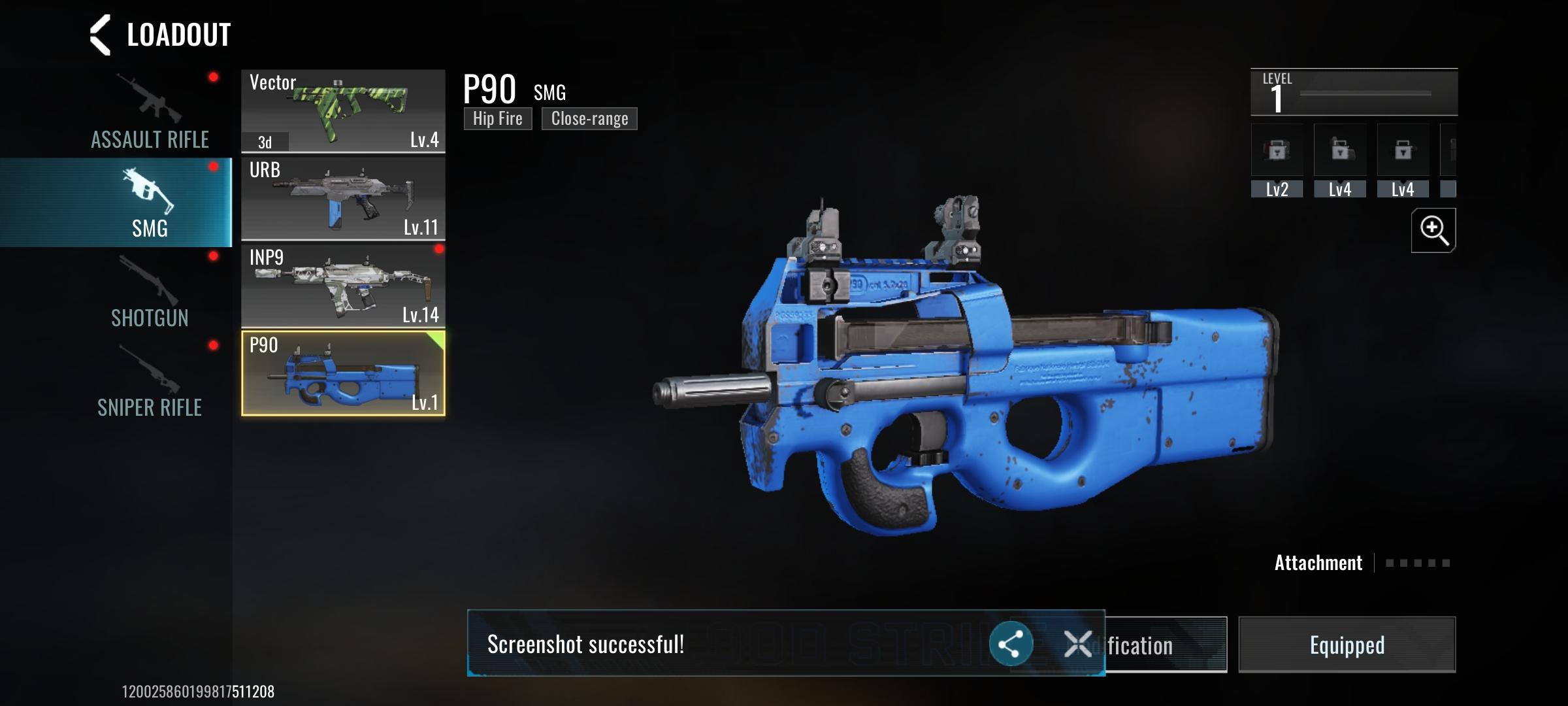Screen dimensions: 1568x706
Task: Select the URB weapon tile
Action: (343, 199)
